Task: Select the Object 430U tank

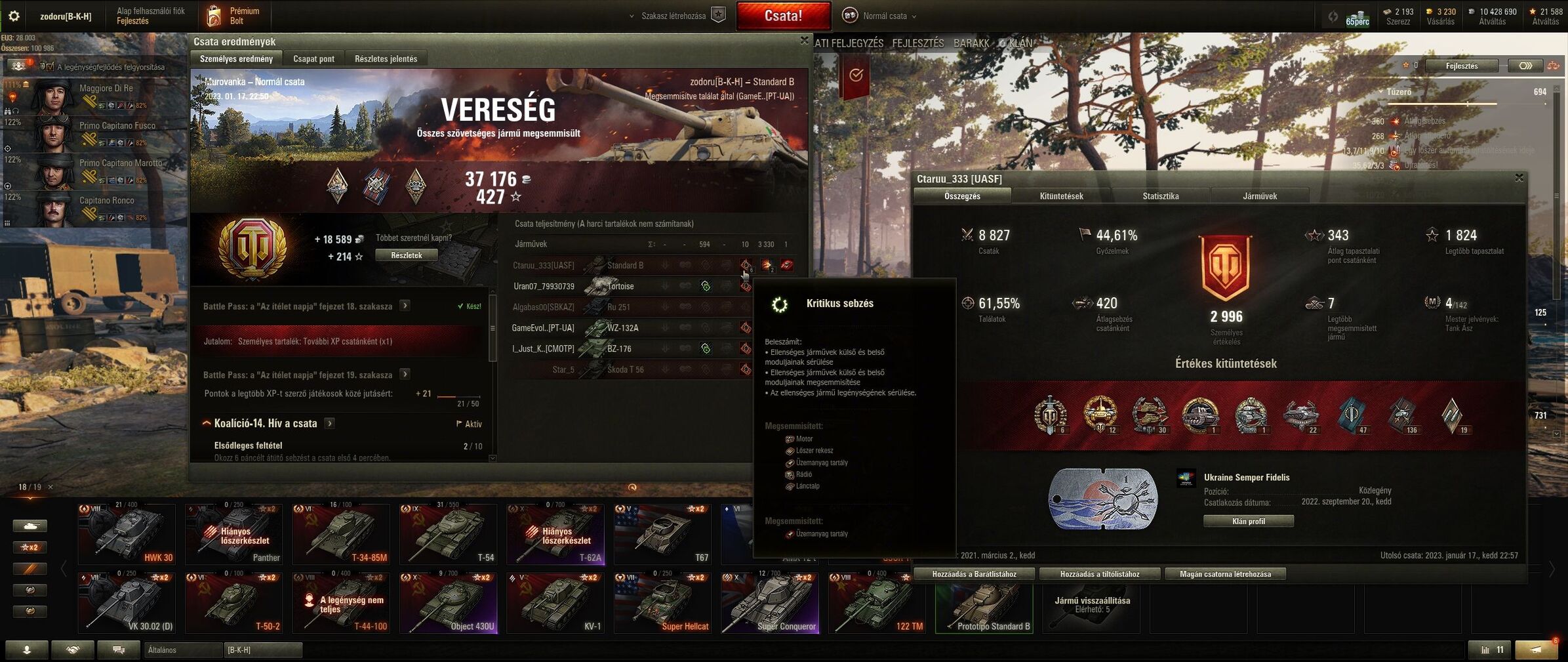Action: 449,603
